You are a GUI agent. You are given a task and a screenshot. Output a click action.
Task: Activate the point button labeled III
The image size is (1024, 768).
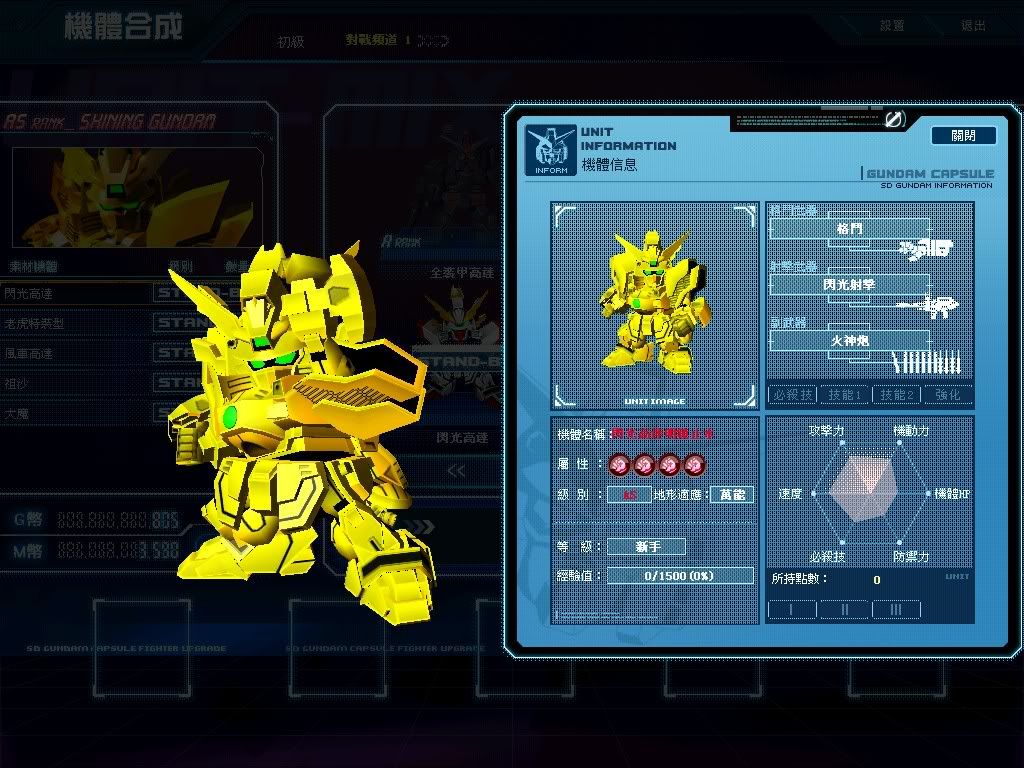click(x=896, y=609)
